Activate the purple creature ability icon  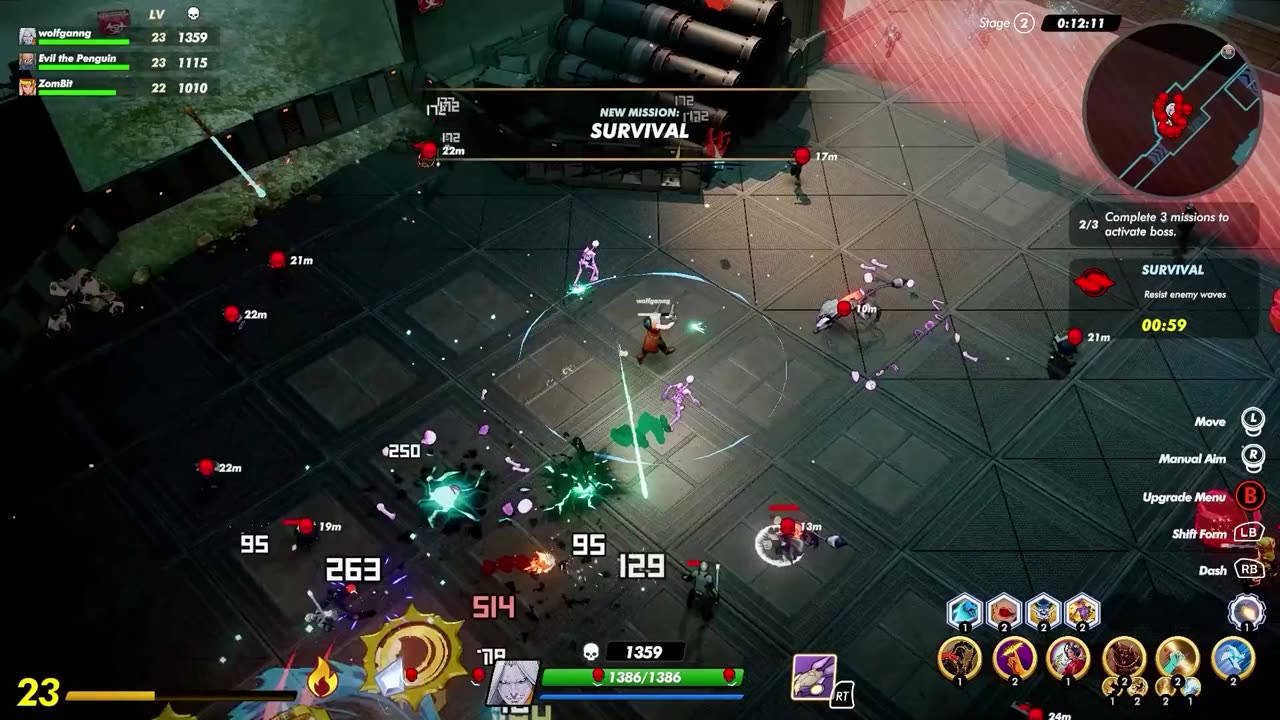click(x=814, y=677)
